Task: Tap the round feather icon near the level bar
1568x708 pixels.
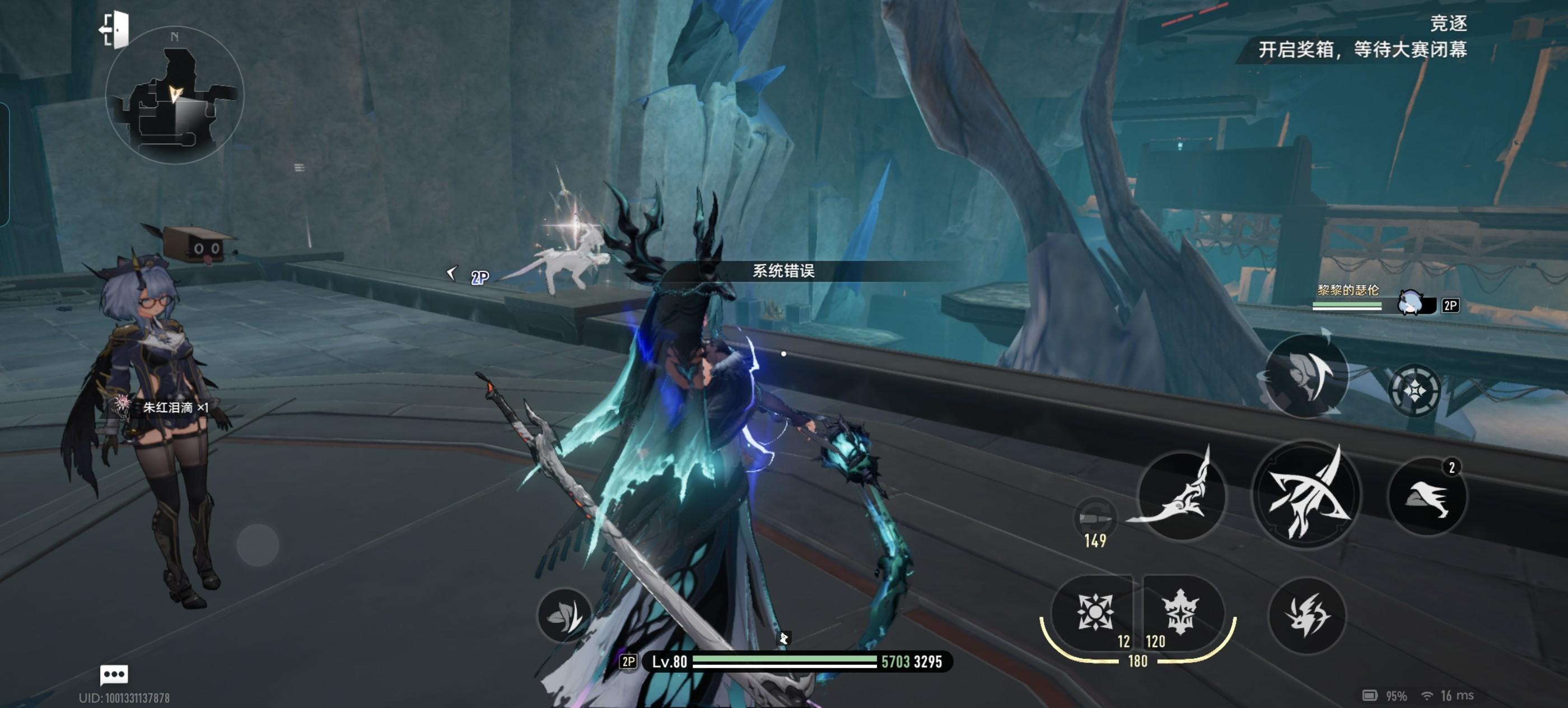Action: click(564, 616)
